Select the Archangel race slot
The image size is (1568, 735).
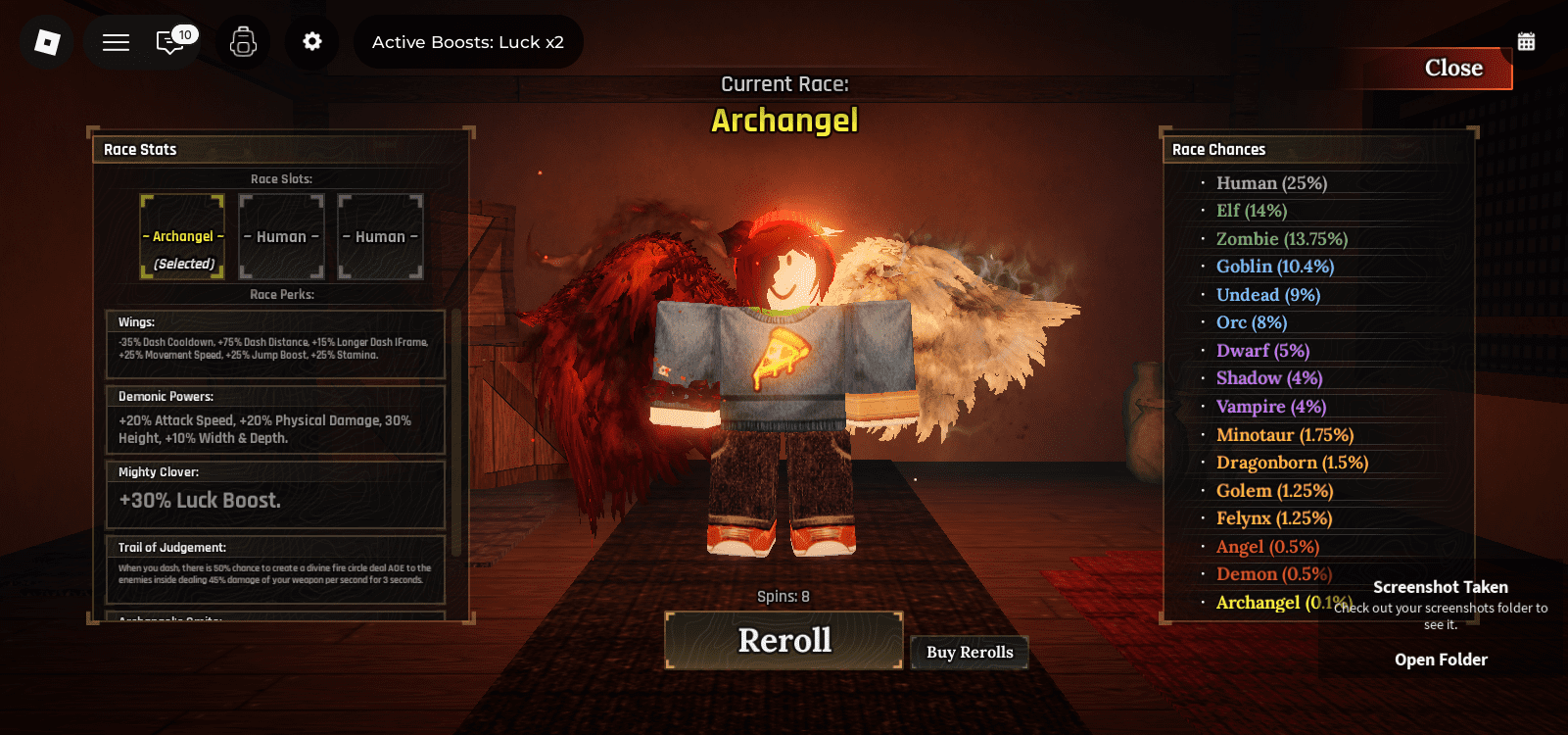[182, 236]
